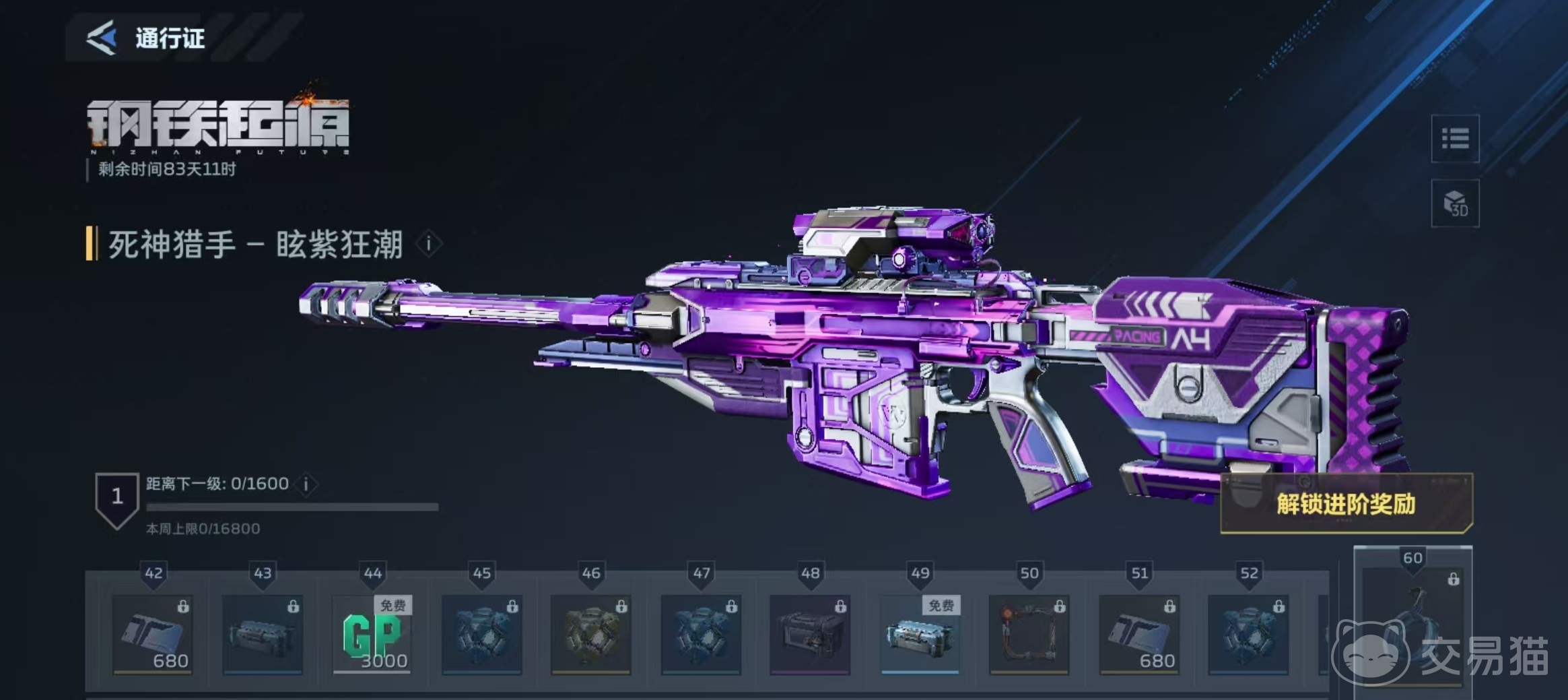Image resolution: width=1568 pixels, height=700 pixels.
Task: Show level progress info beside 0/1600
Action: [306, 484]
